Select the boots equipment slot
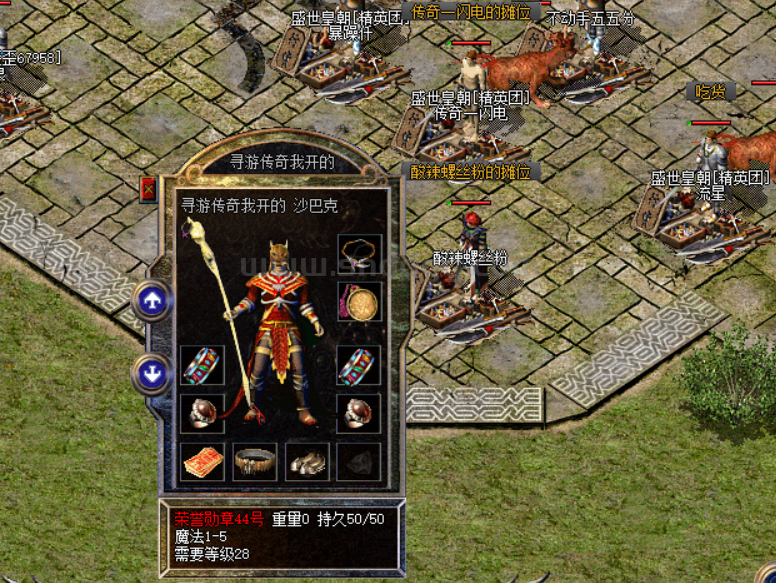Screen dimensions: 776x583 [307, 462]
